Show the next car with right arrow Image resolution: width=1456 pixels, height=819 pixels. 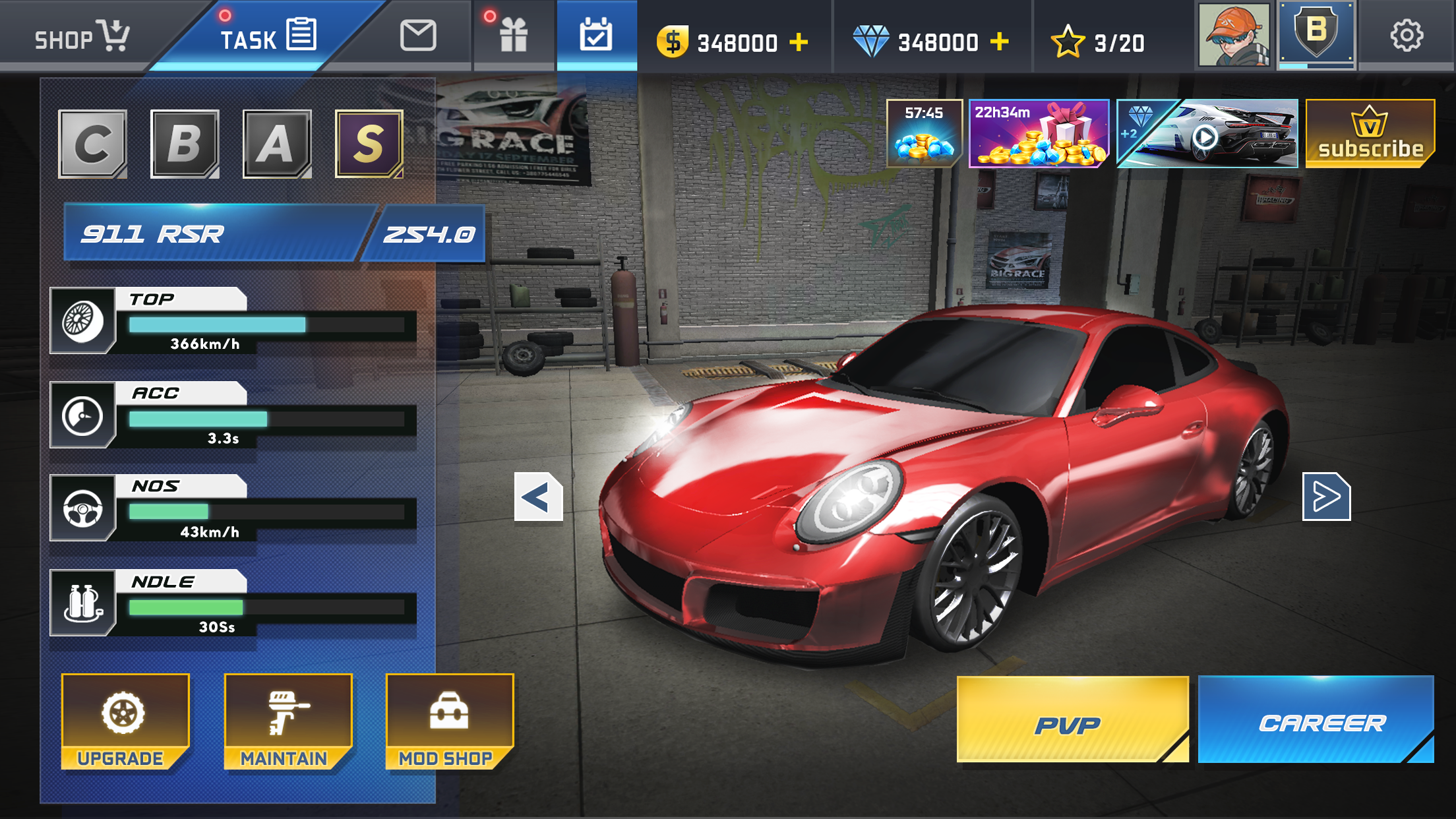click(1326, 497)
